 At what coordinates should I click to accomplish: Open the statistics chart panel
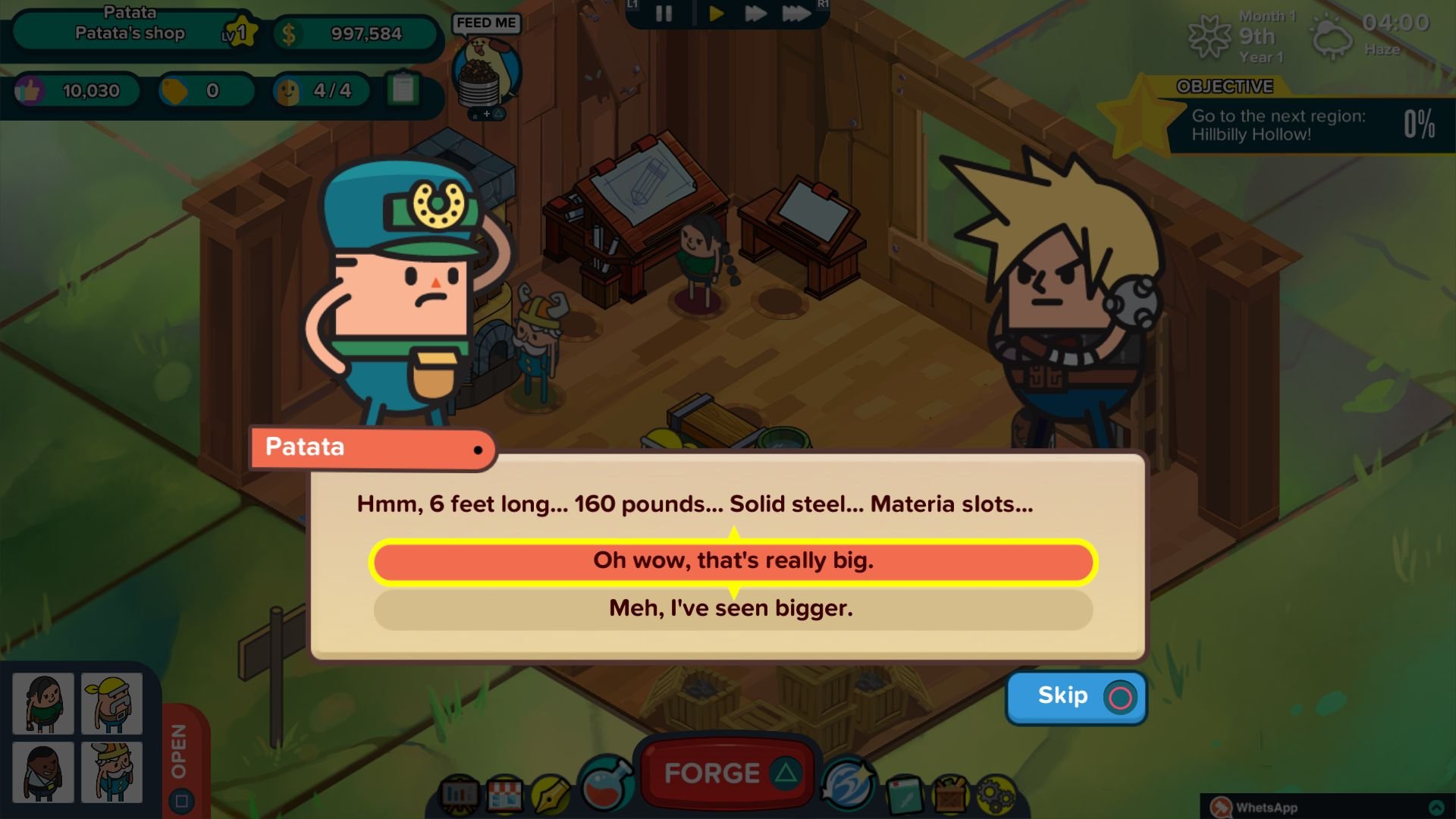459,796
